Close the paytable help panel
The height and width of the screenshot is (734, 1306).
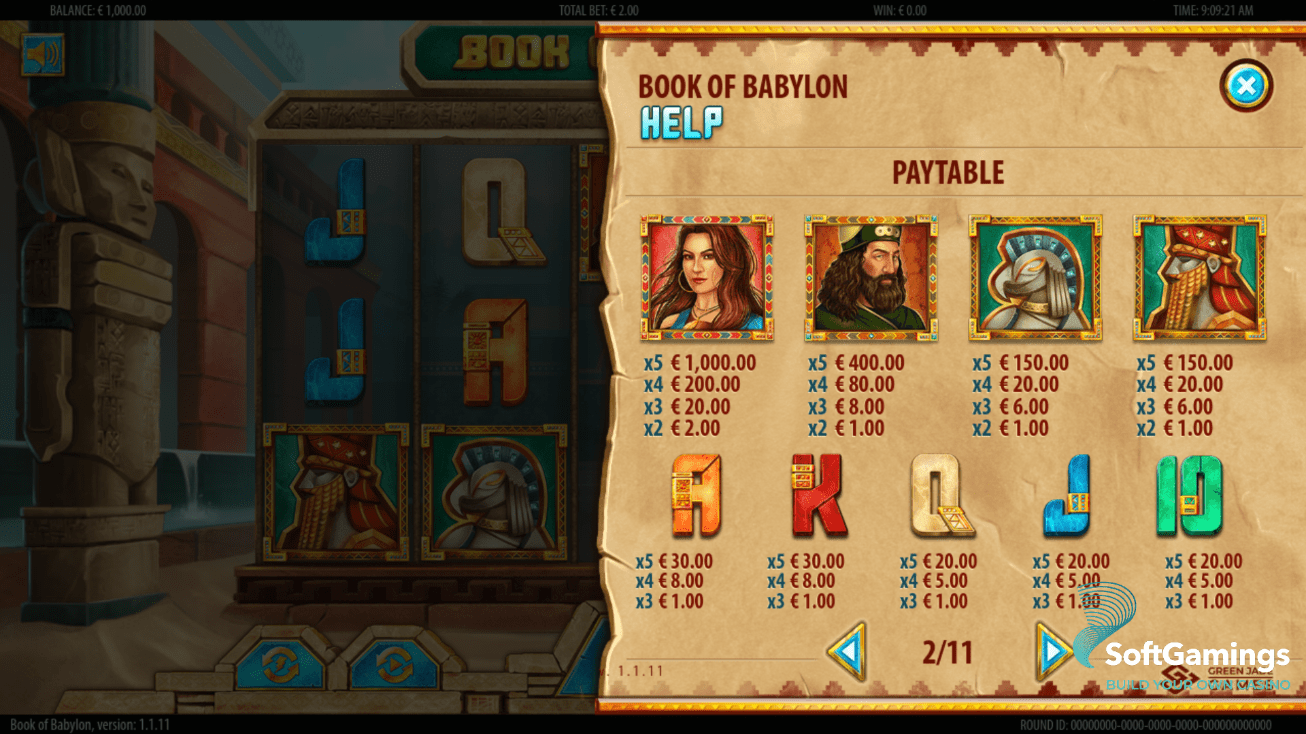(1245, 86)
